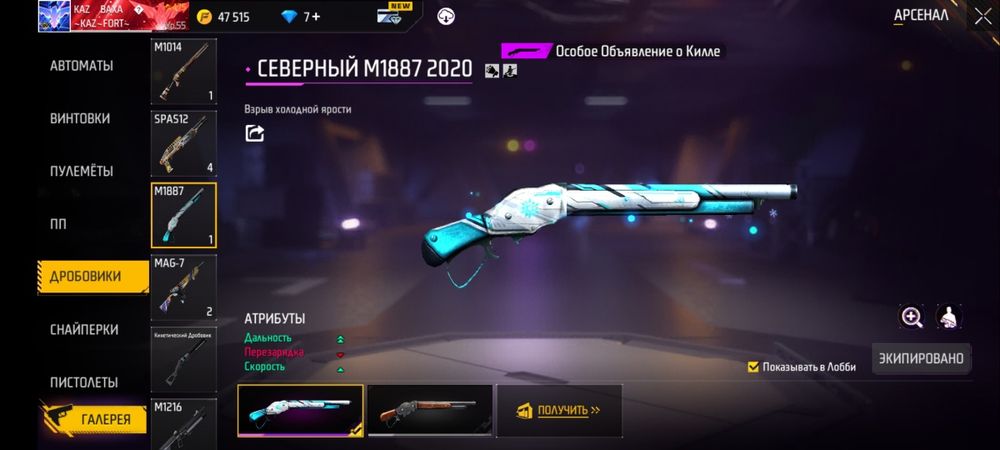This screenshot has height=450, width=1000.
Task: Switch to the Автоматы weapon category
Action: point(82,66)
